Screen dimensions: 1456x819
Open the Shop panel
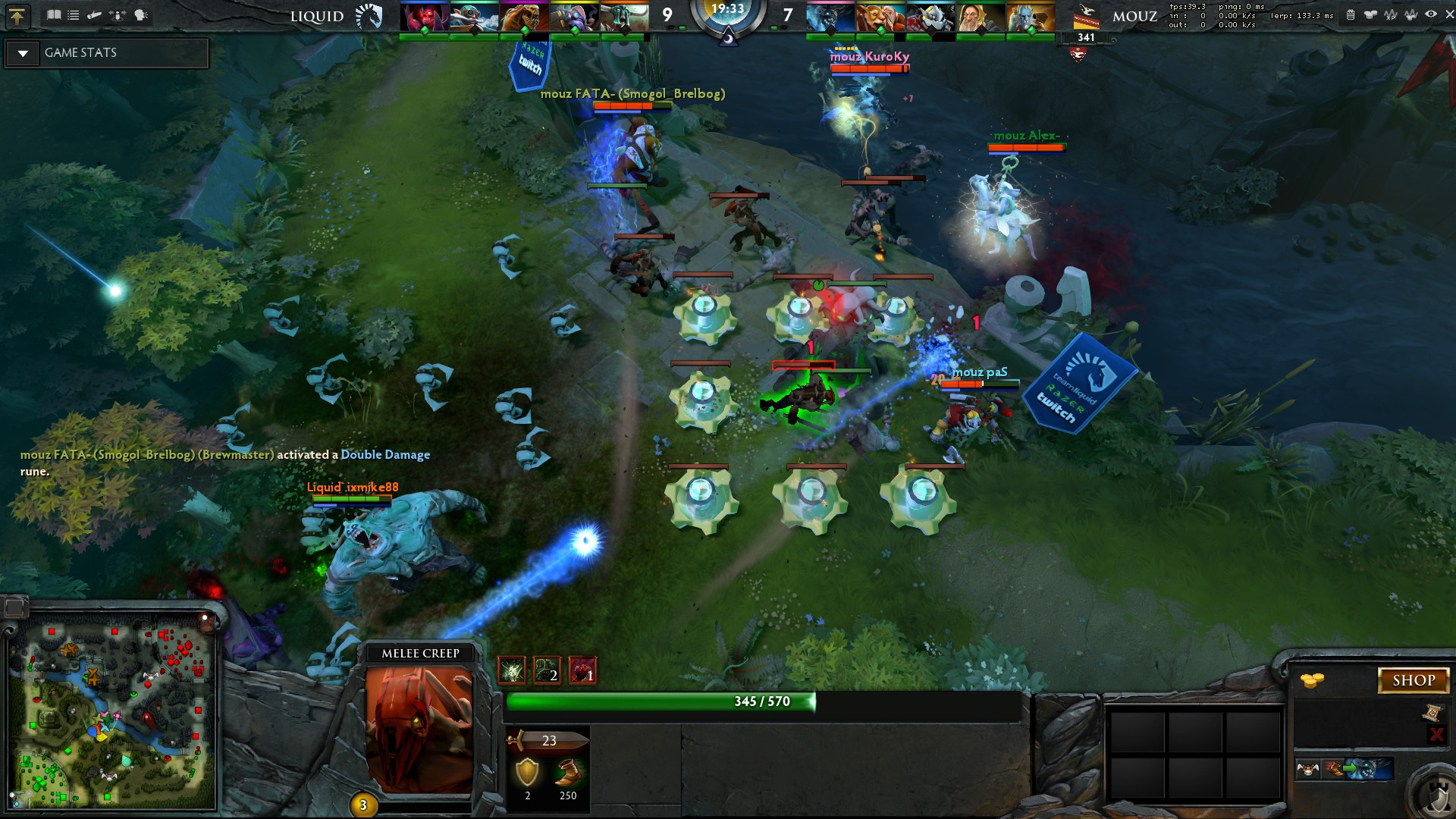(1413, 680)
